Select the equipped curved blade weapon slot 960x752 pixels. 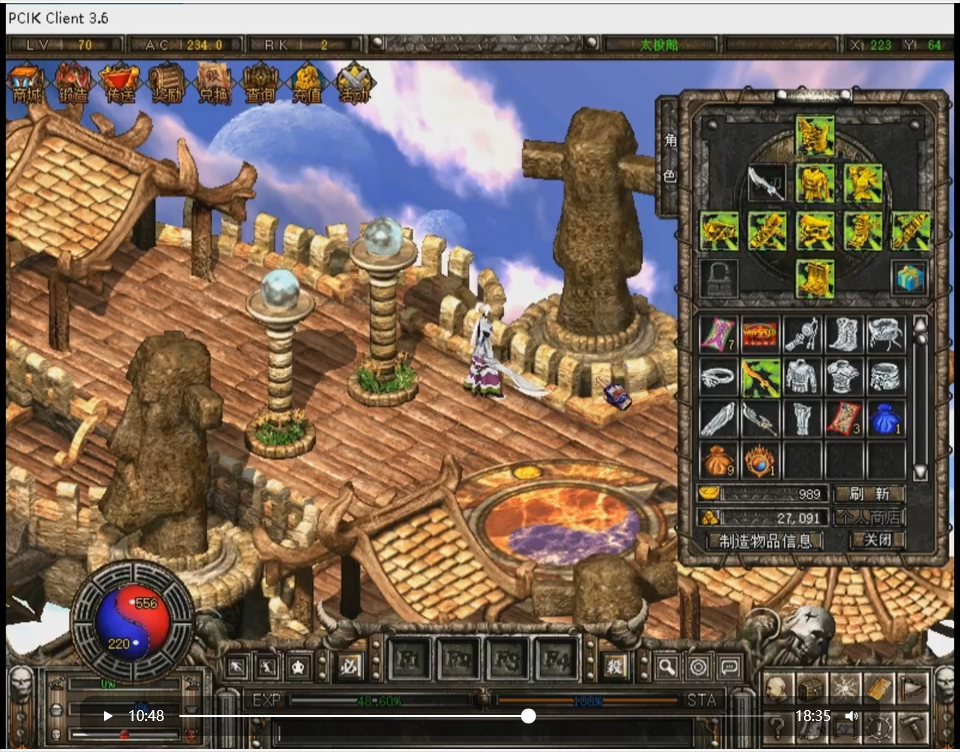point(767,184)
